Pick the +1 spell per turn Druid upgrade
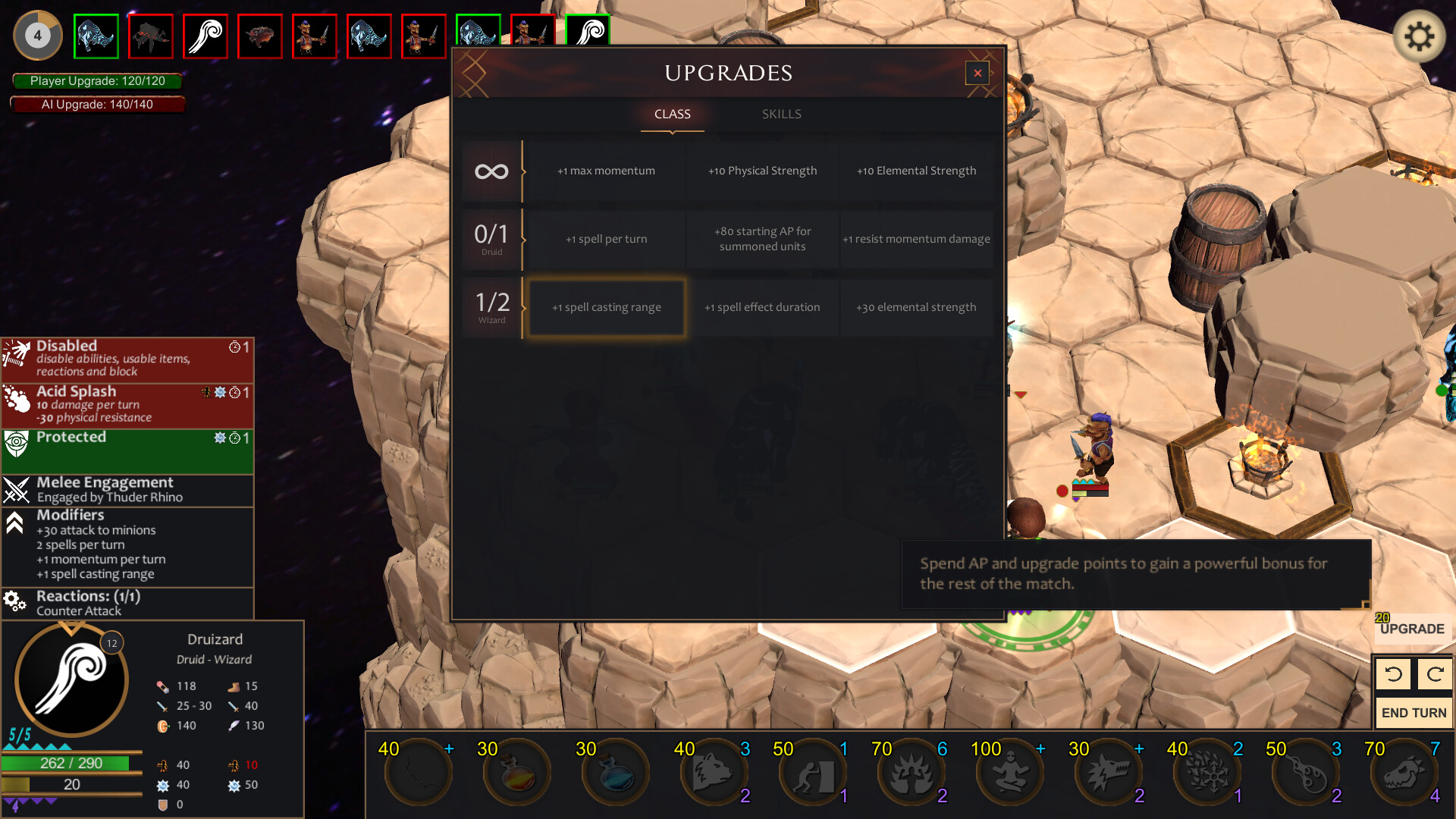Image resolution: width=1456 pixels, height=819 pixels. pyautogui.click(x=606, y=239)
